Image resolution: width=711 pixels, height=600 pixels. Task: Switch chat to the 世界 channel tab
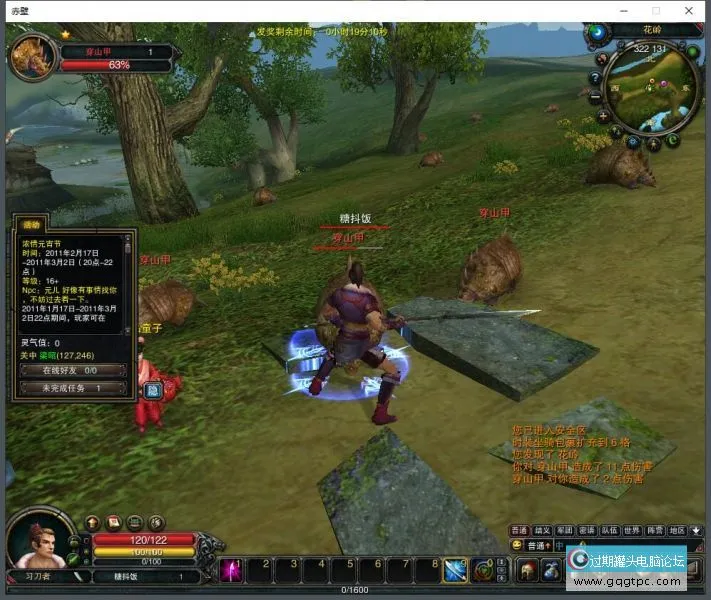tap(632, 530)
